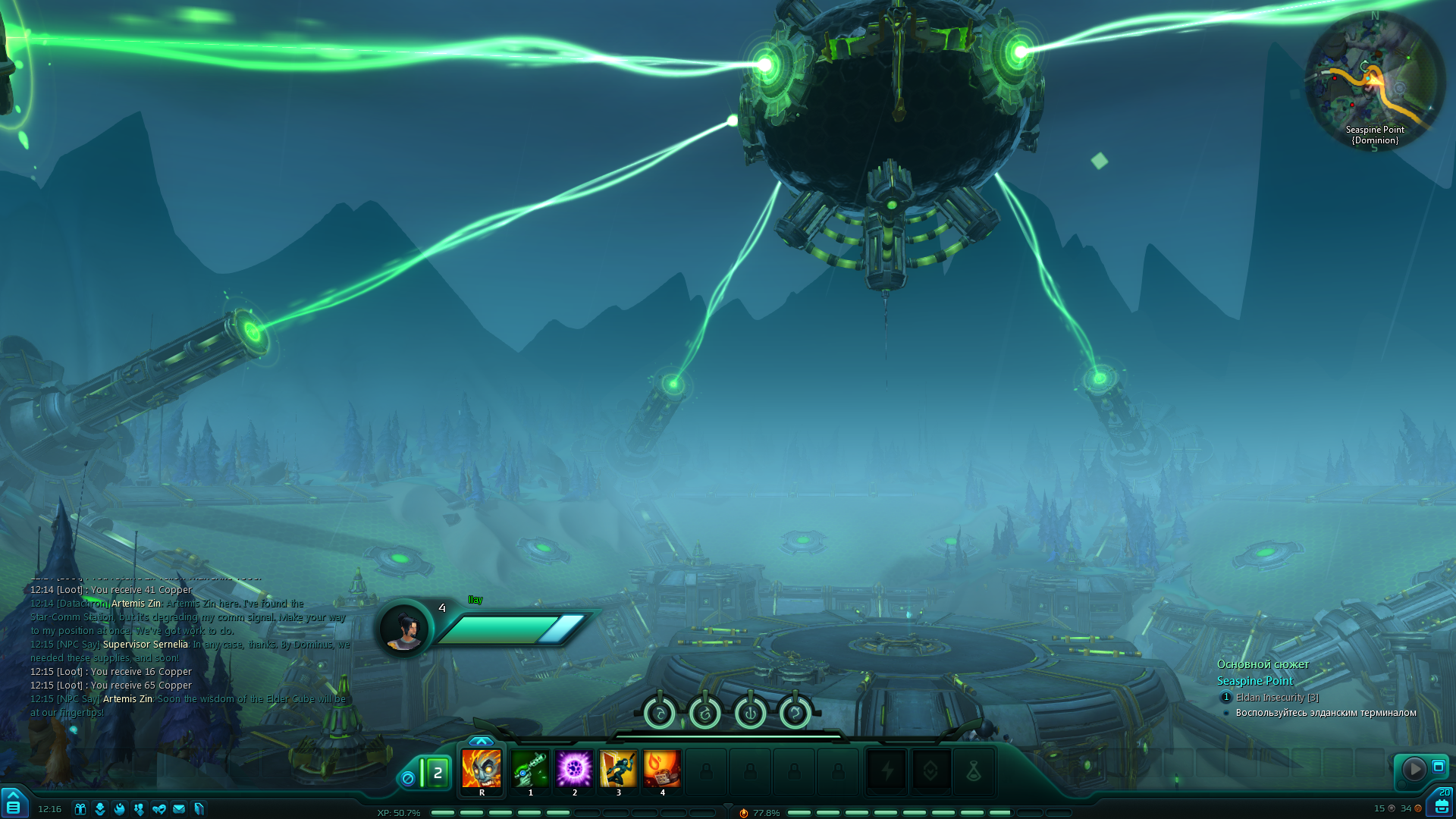Click the circle-slash icon beside action set
The width and height of the screenshot is (1456, 819).
pos(408,778)
